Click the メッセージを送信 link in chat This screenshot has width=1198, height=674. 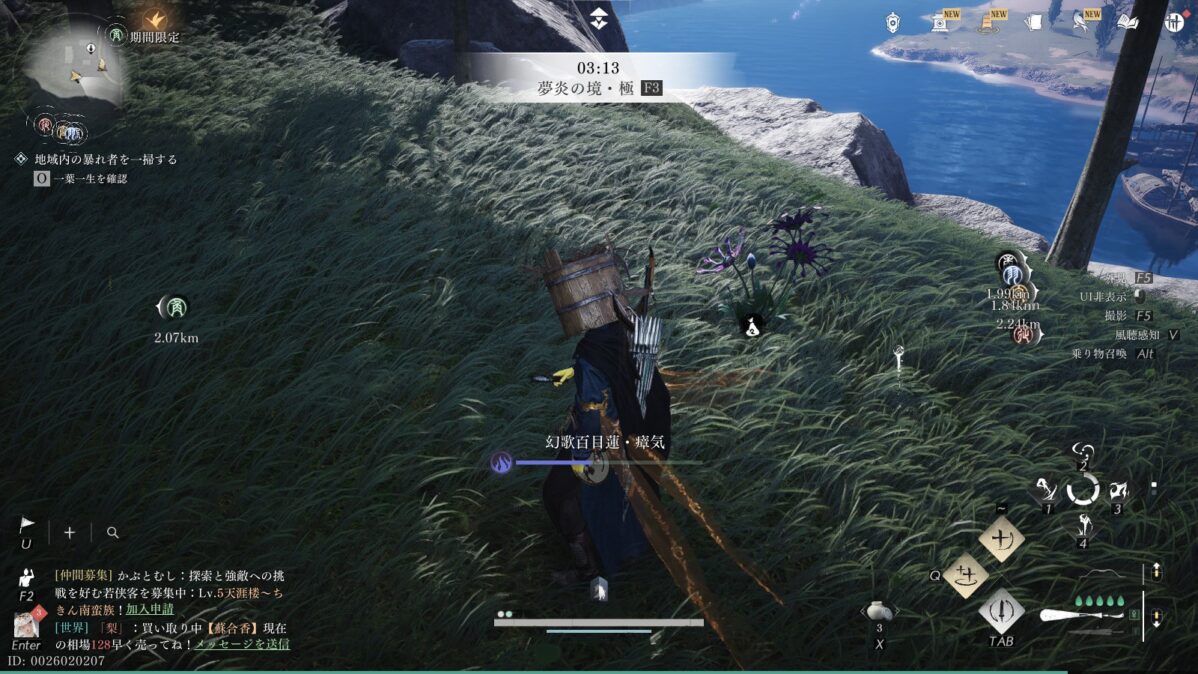pos(242,643)
